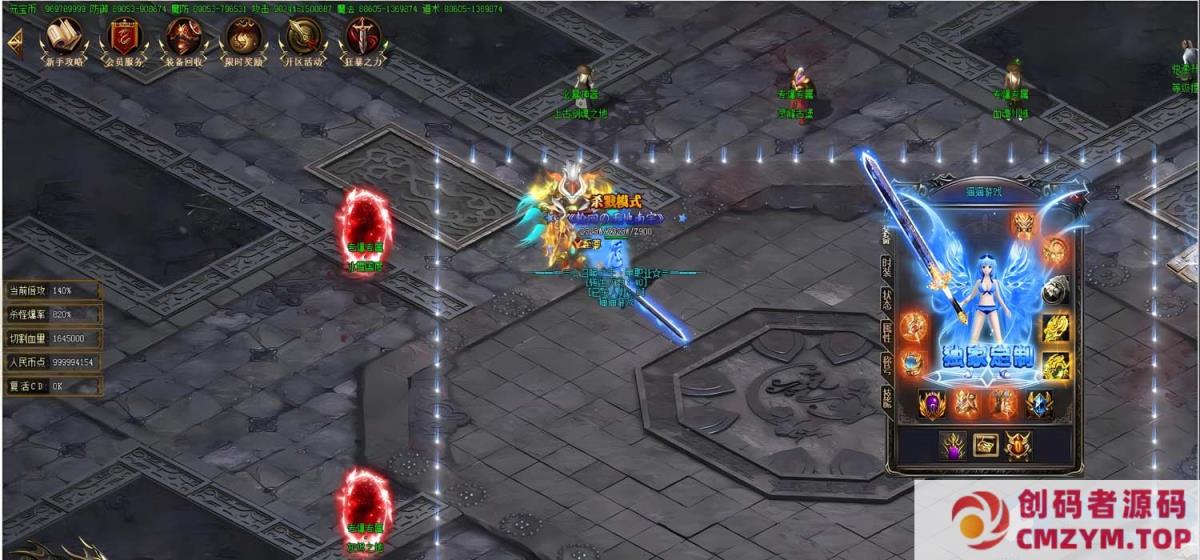Click the horned helmet button at panel bottom
Viewport: 1200px width, 560px height.
pyautogui.click(x=1017, y=446)
